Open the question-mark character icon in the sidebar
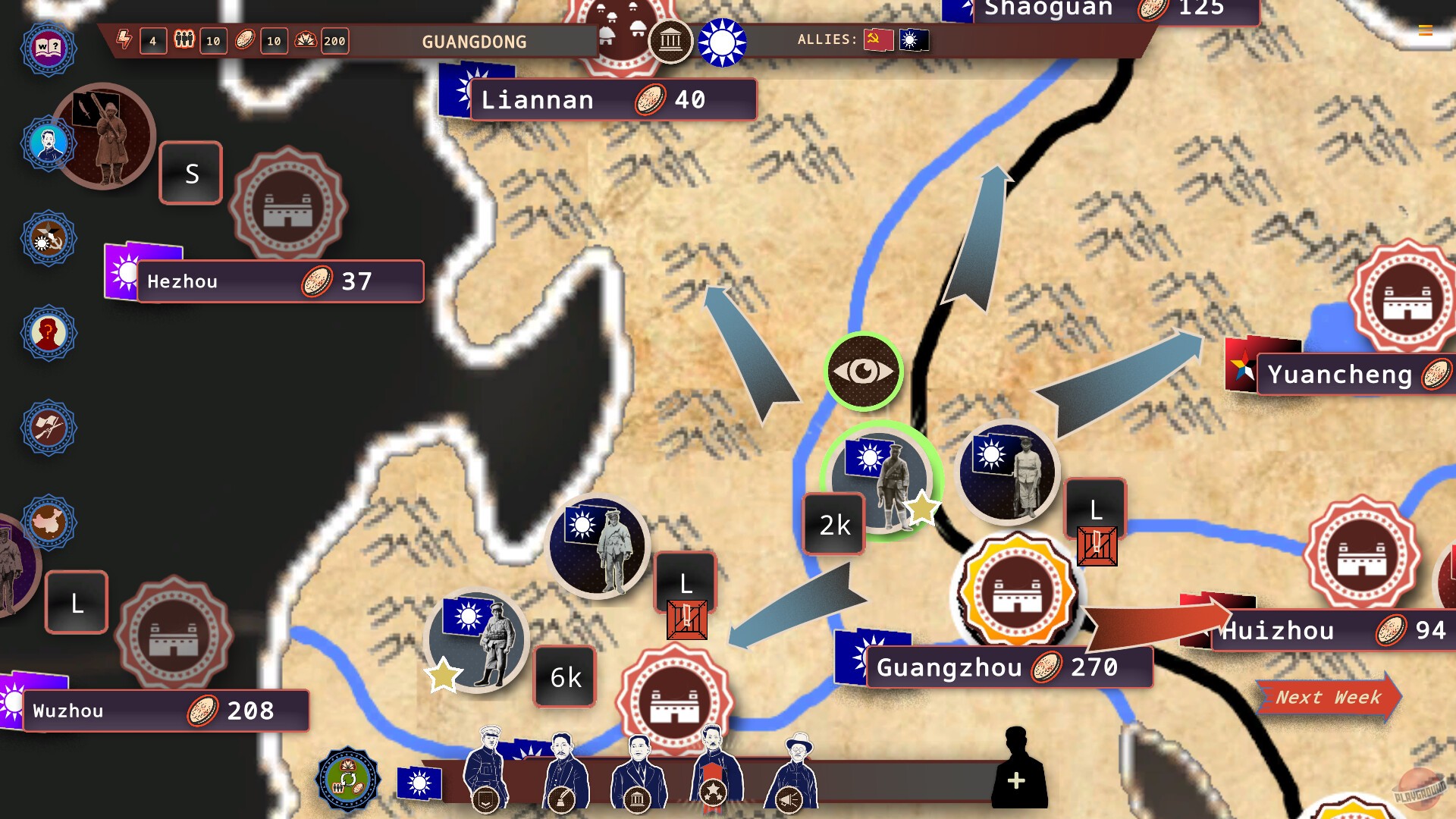The image size is (1456, 819). [x=48, y=334]
